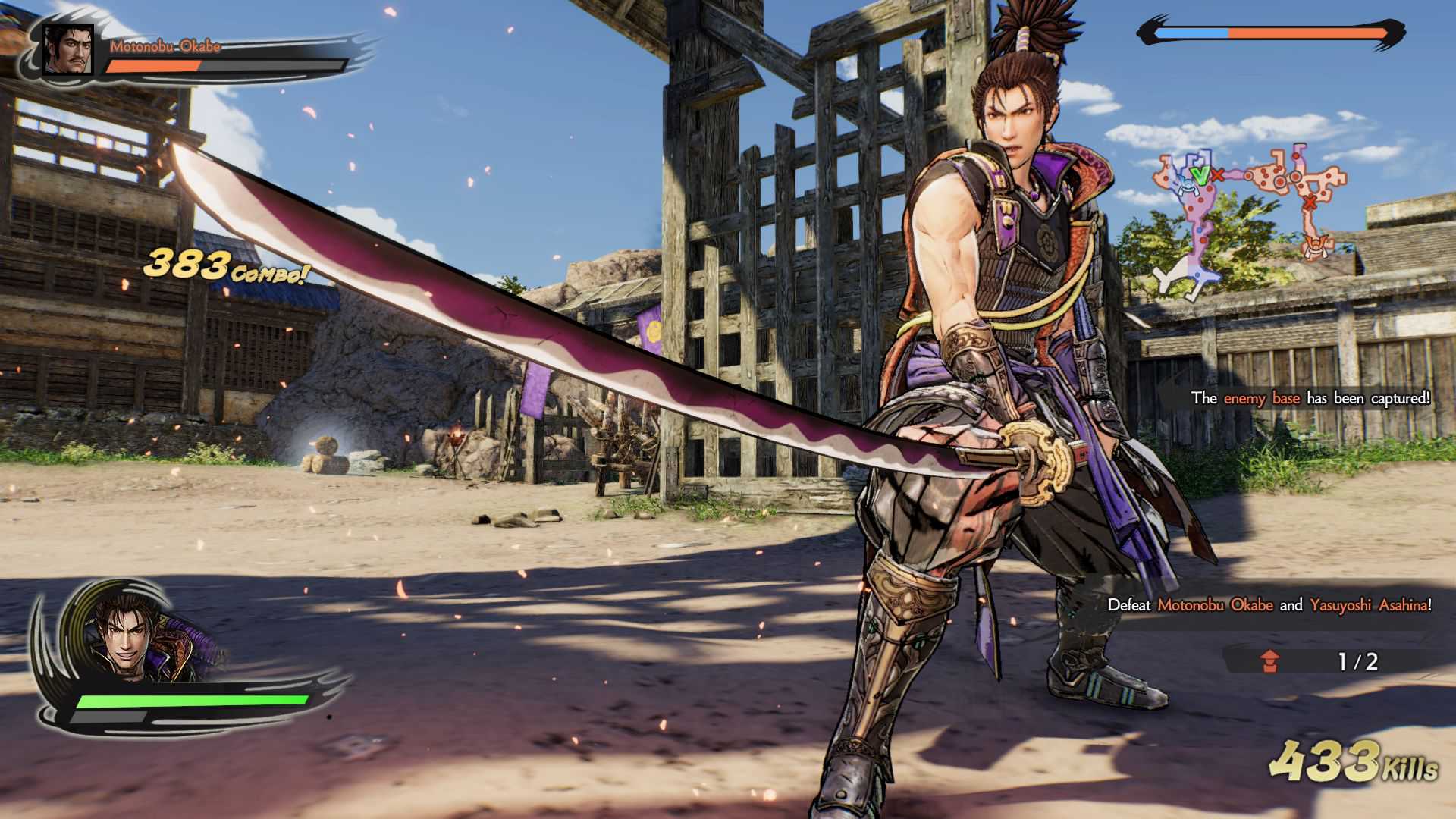The image size is (1456, 819).
Task: Select the red objective arrow icon
Action: pyautogui.click(x=1270, y=661)
